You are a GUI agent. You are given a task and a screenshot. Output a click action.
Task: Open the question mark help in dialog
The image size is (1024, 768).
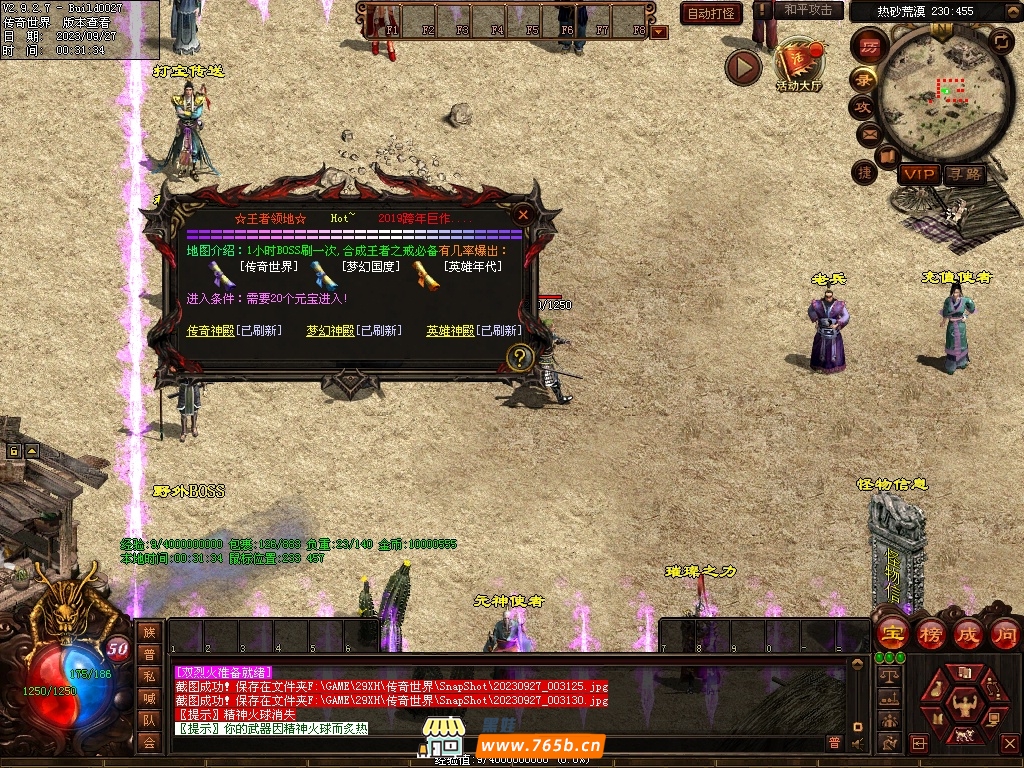(x=519, y=357)
